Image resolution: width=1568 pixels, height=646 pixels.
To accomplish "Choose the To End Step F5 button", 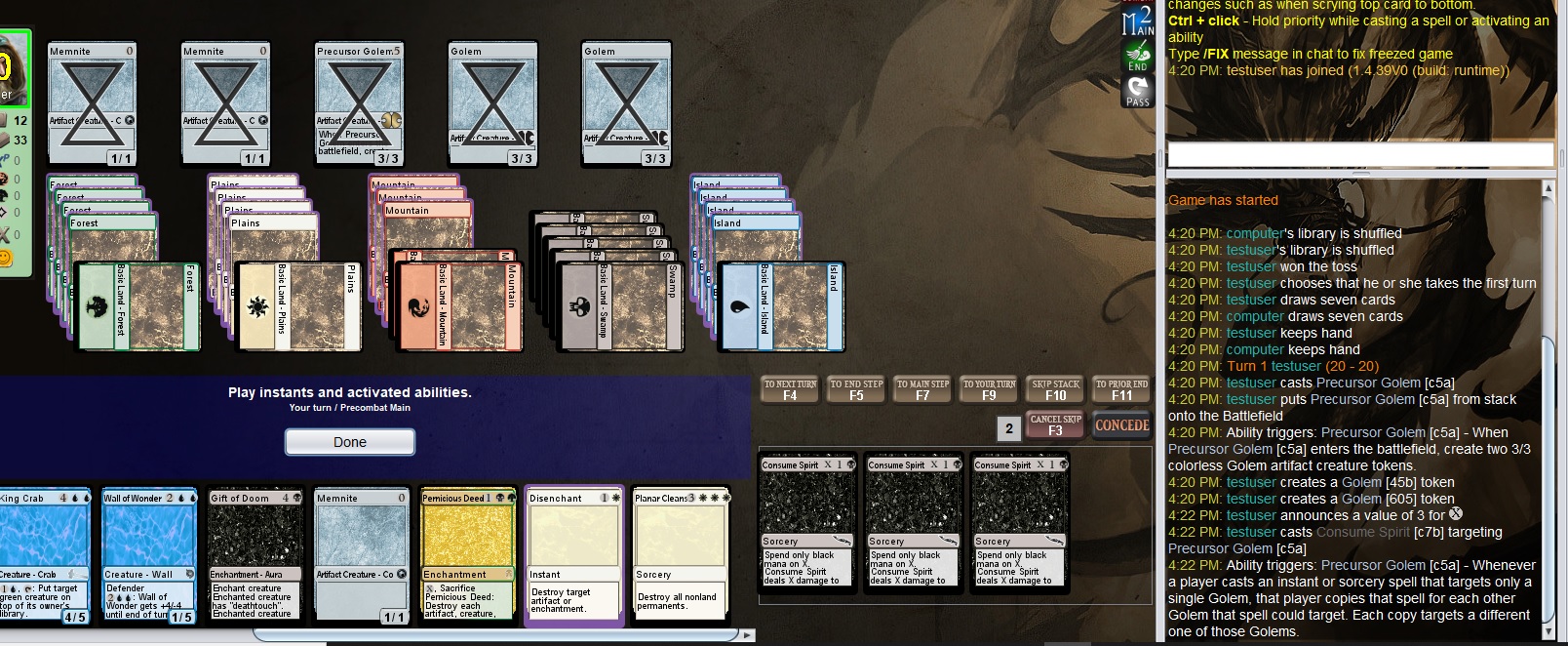I will [856, 389].
